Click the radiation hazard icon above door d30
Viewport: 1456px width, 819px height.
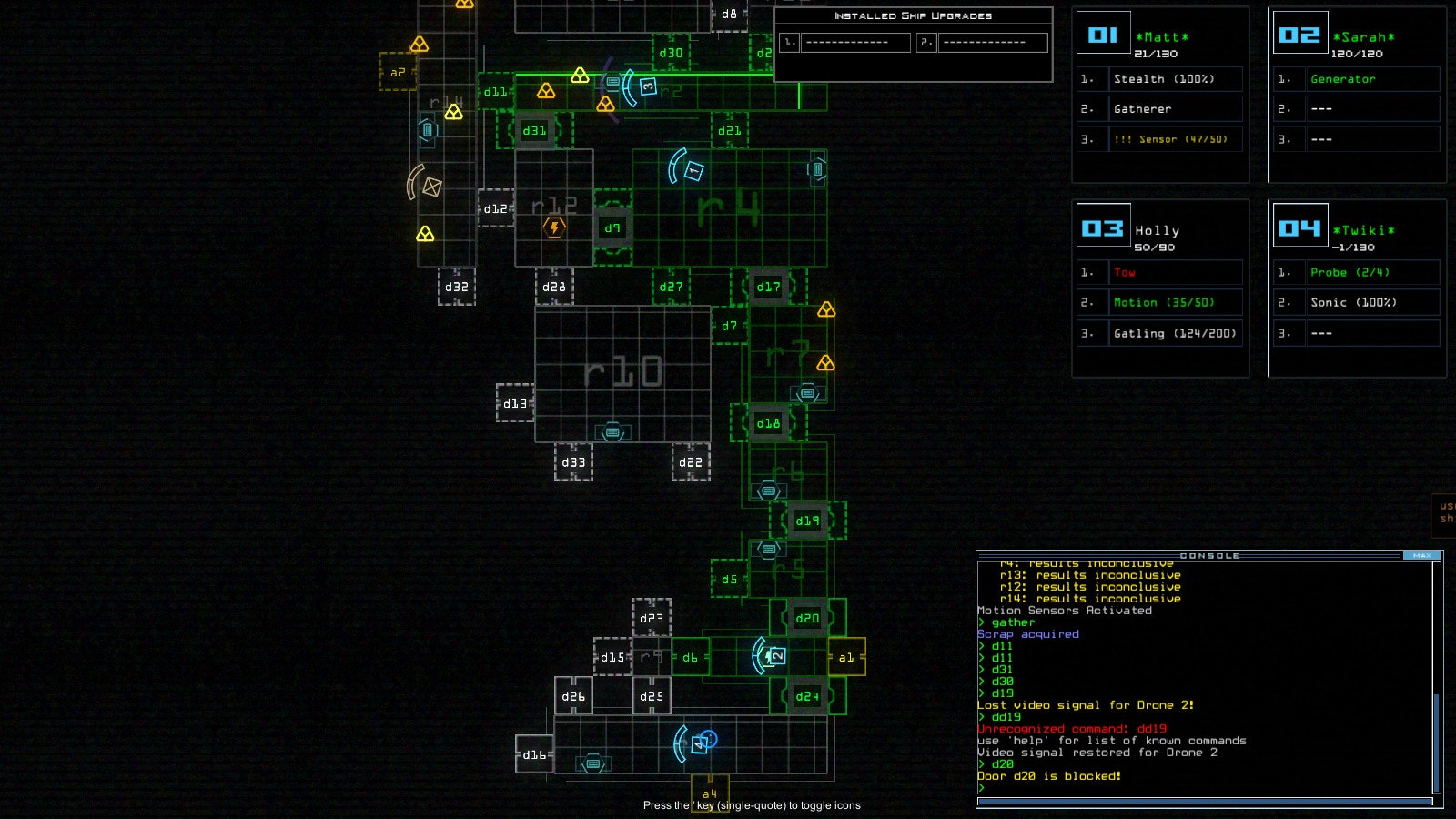[581, 76]
